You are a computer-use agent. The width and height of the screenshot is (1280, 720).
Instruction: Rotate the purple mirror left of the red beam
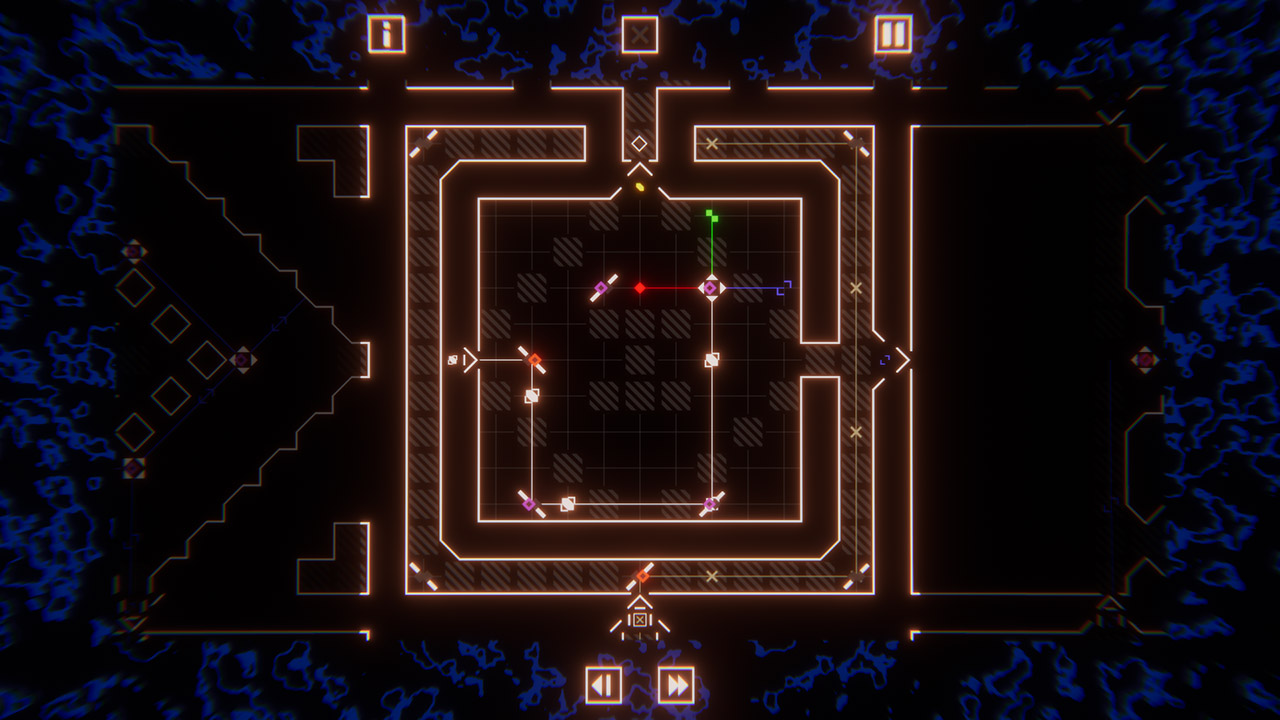(602, 287)
